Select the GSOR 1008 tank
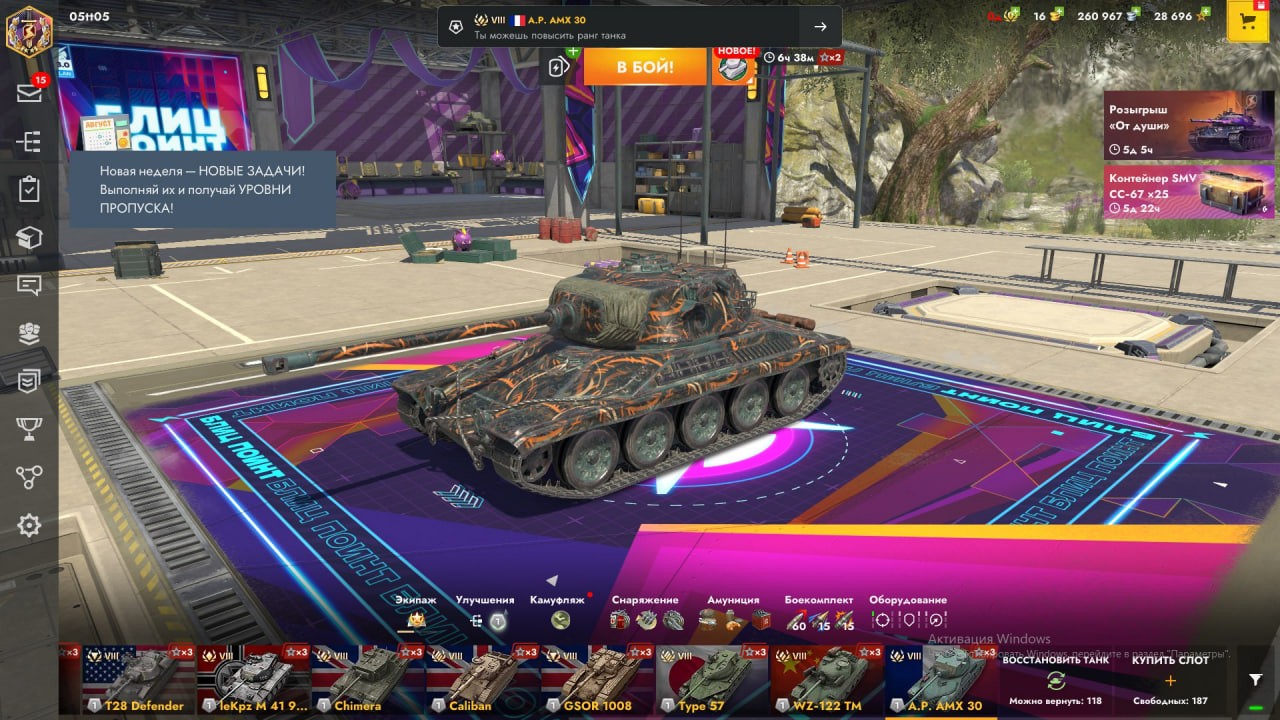 pos(597,680)
